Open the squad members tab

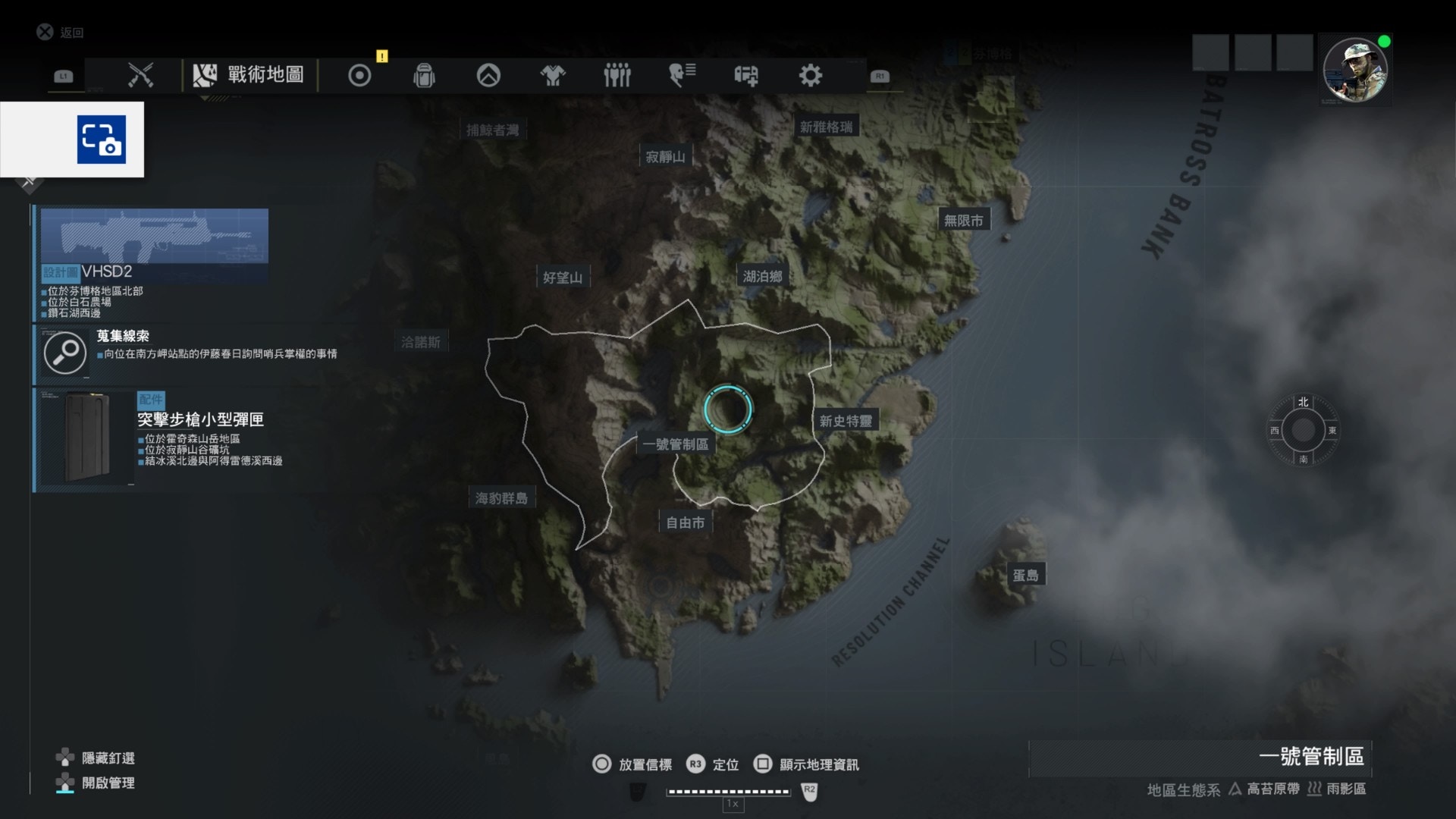point(617,75)
